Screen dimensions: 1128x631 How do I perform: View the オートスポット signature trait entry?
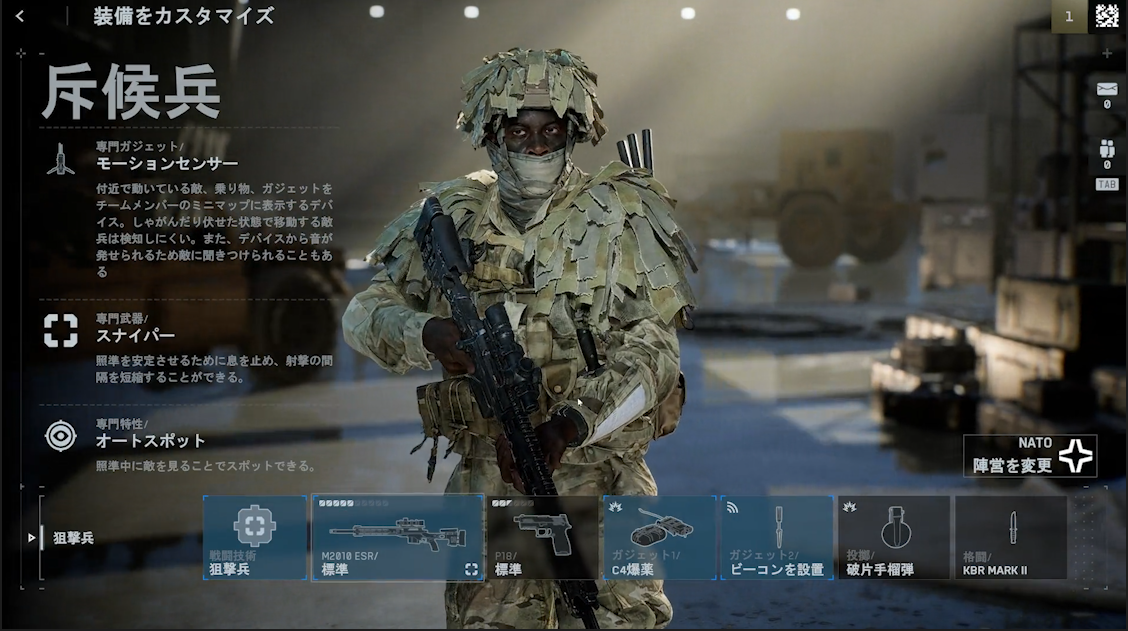pos(150,440)
